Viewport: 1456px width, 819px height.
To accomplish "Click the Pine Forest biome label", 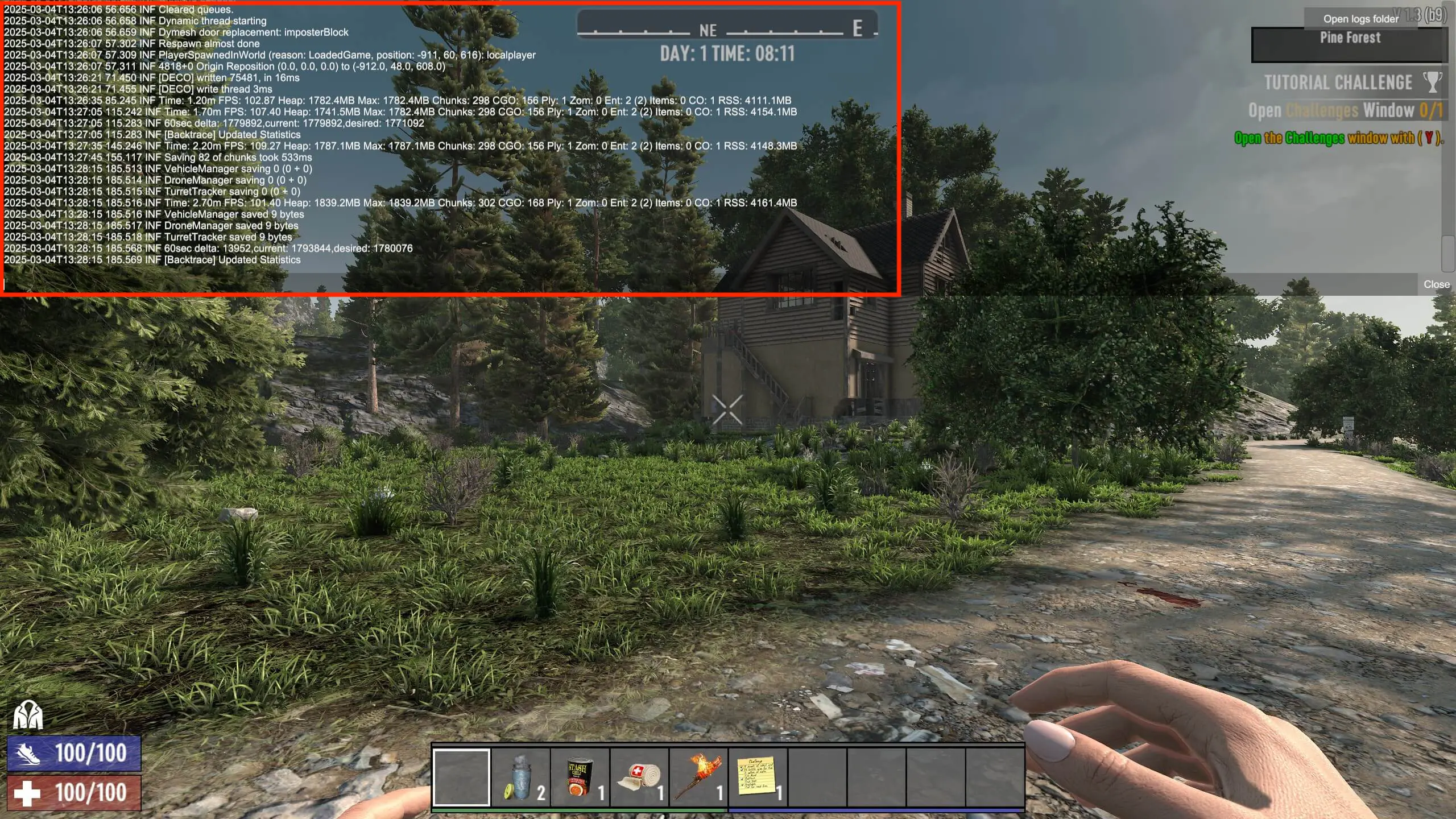I will point(1349,38).
